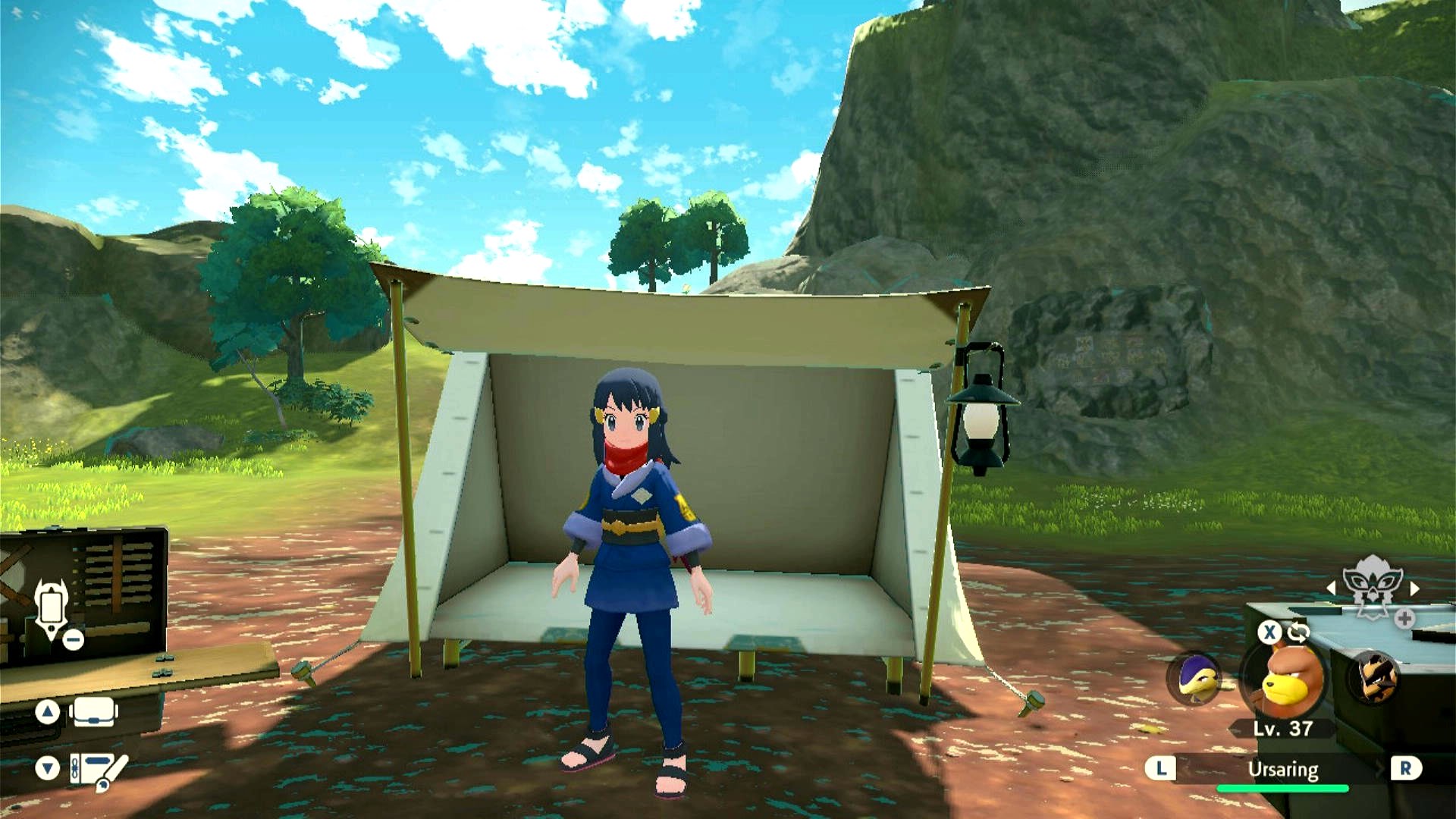
Task: Toggle the Pokémon and item swap icon
Action: click(x=1298, y=631)
